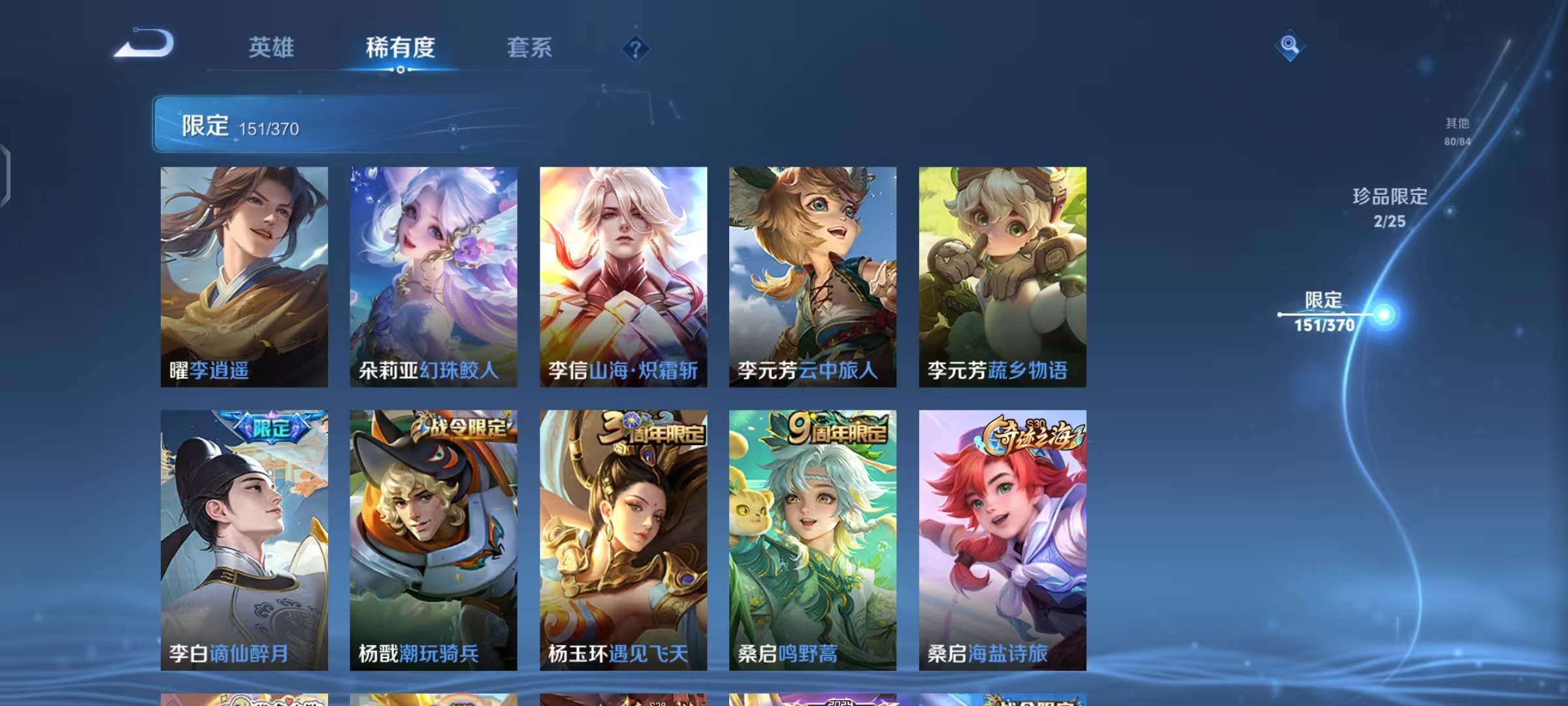The width and height of the screenshot is (1568, 706).
Task: Switch to the 套系 tab
Action: pyautogui.click(x=529, y=47)
